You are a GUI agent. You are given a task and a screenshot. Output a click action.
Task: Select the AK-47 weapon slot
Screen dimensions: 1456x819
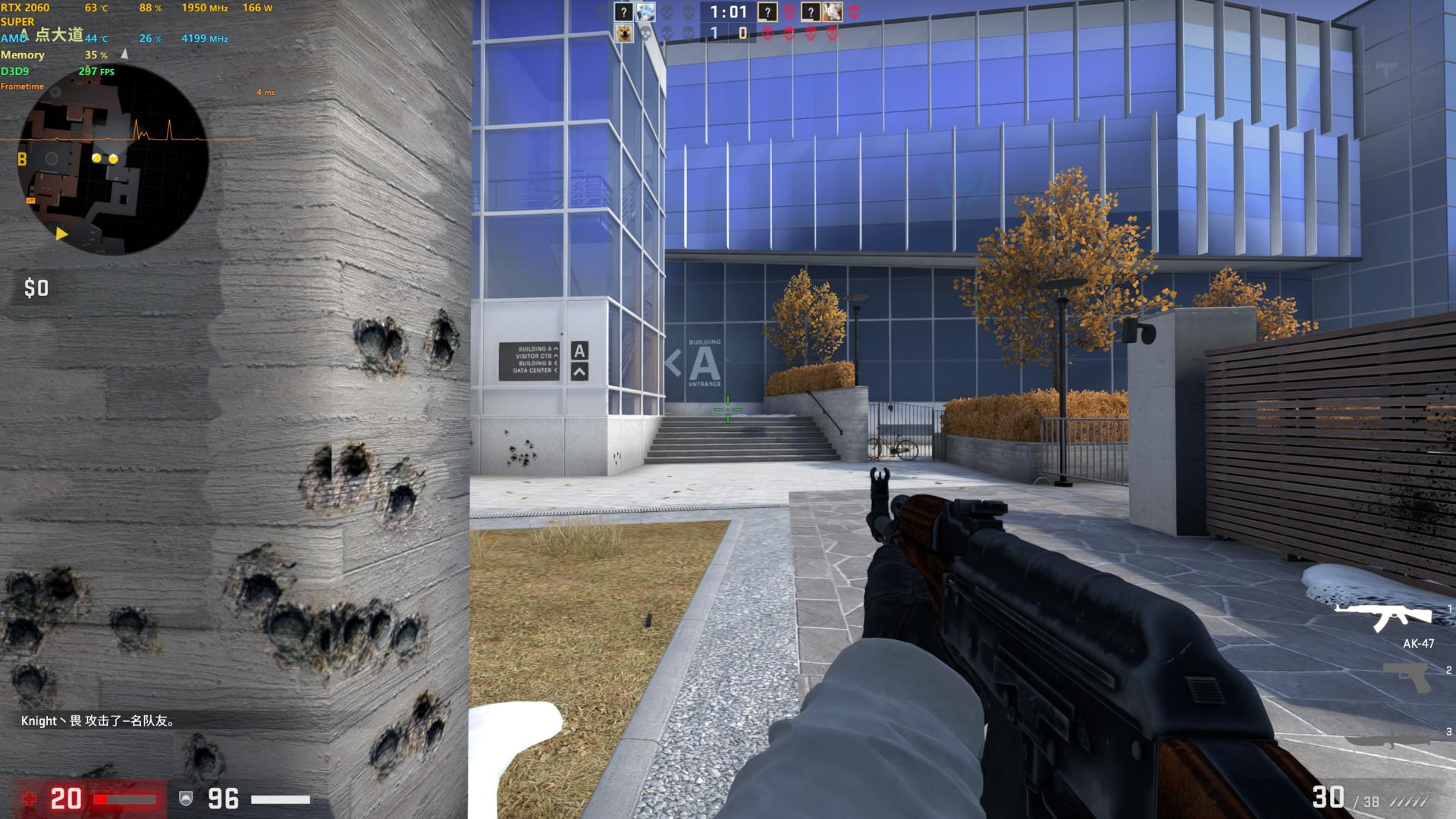[x=1383, y=619]
